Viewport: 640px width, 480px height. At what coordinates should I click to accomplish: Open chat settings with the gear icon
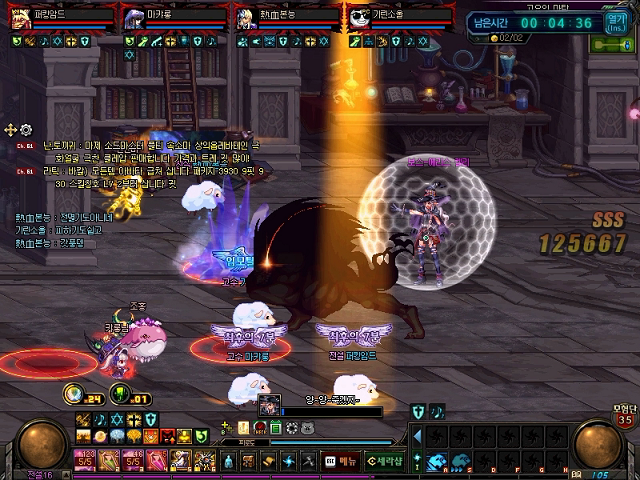pos(26,130)
